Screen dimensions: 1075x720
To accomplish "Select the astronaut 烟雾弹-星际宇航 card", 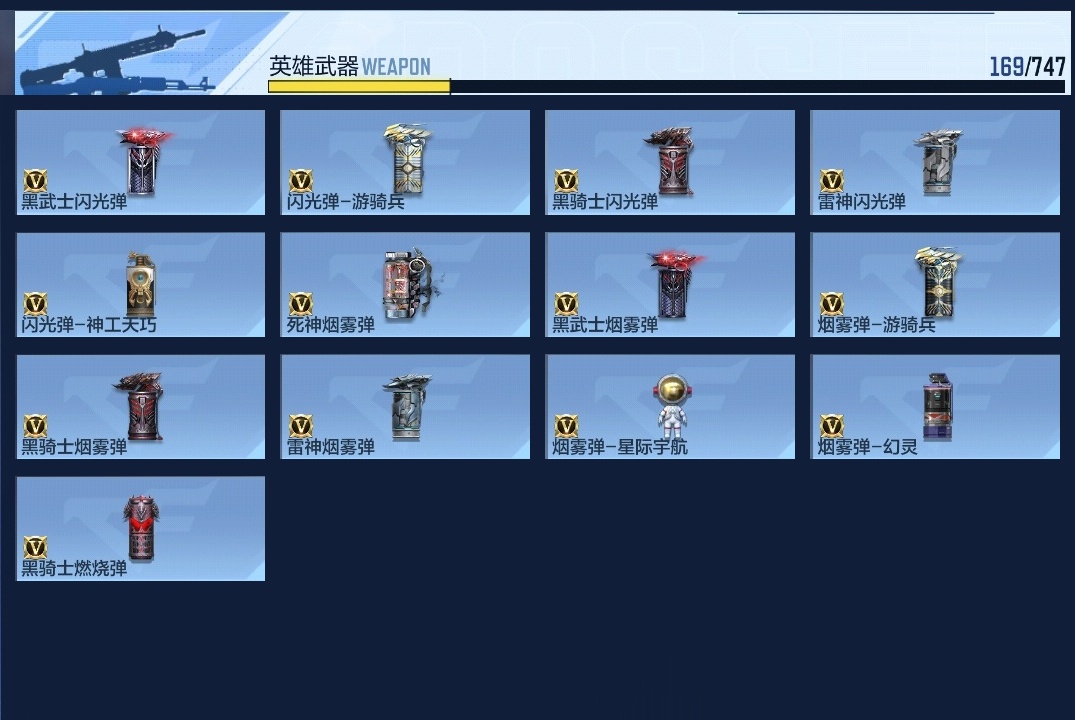I will coord(670,407).
